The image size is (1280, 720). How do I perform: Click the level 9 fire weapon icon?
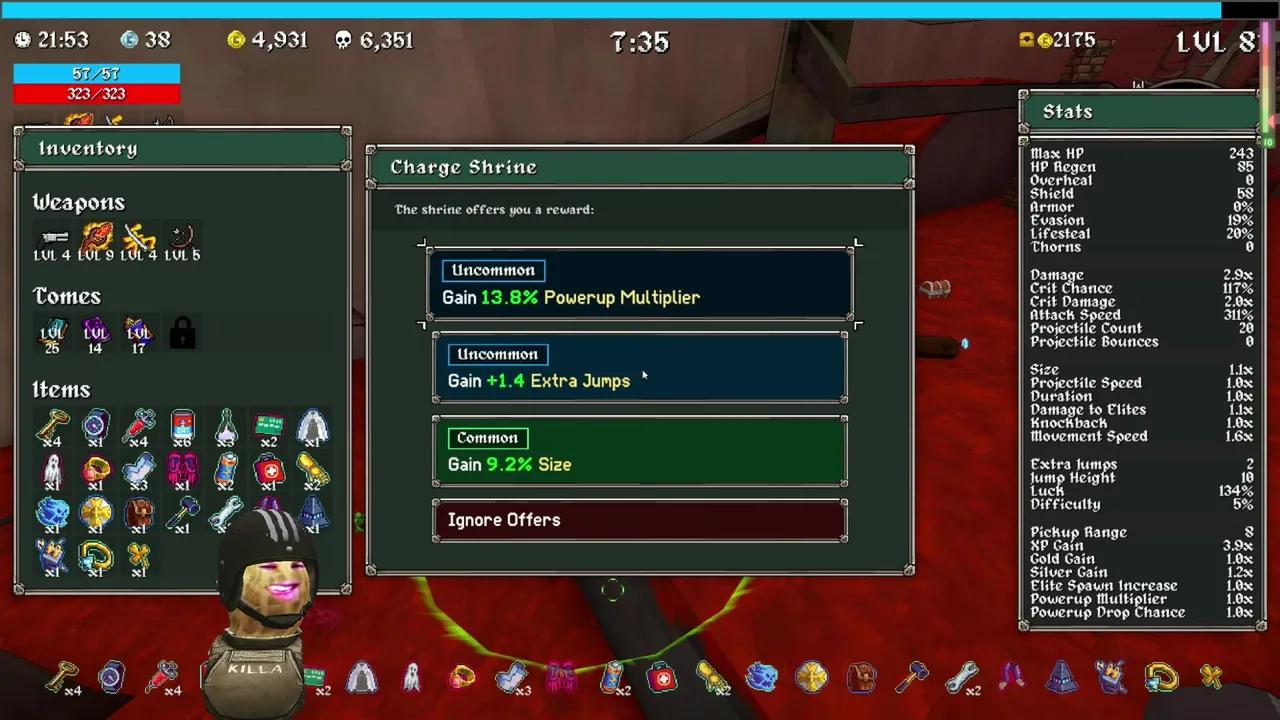click(x=96, y=238)
